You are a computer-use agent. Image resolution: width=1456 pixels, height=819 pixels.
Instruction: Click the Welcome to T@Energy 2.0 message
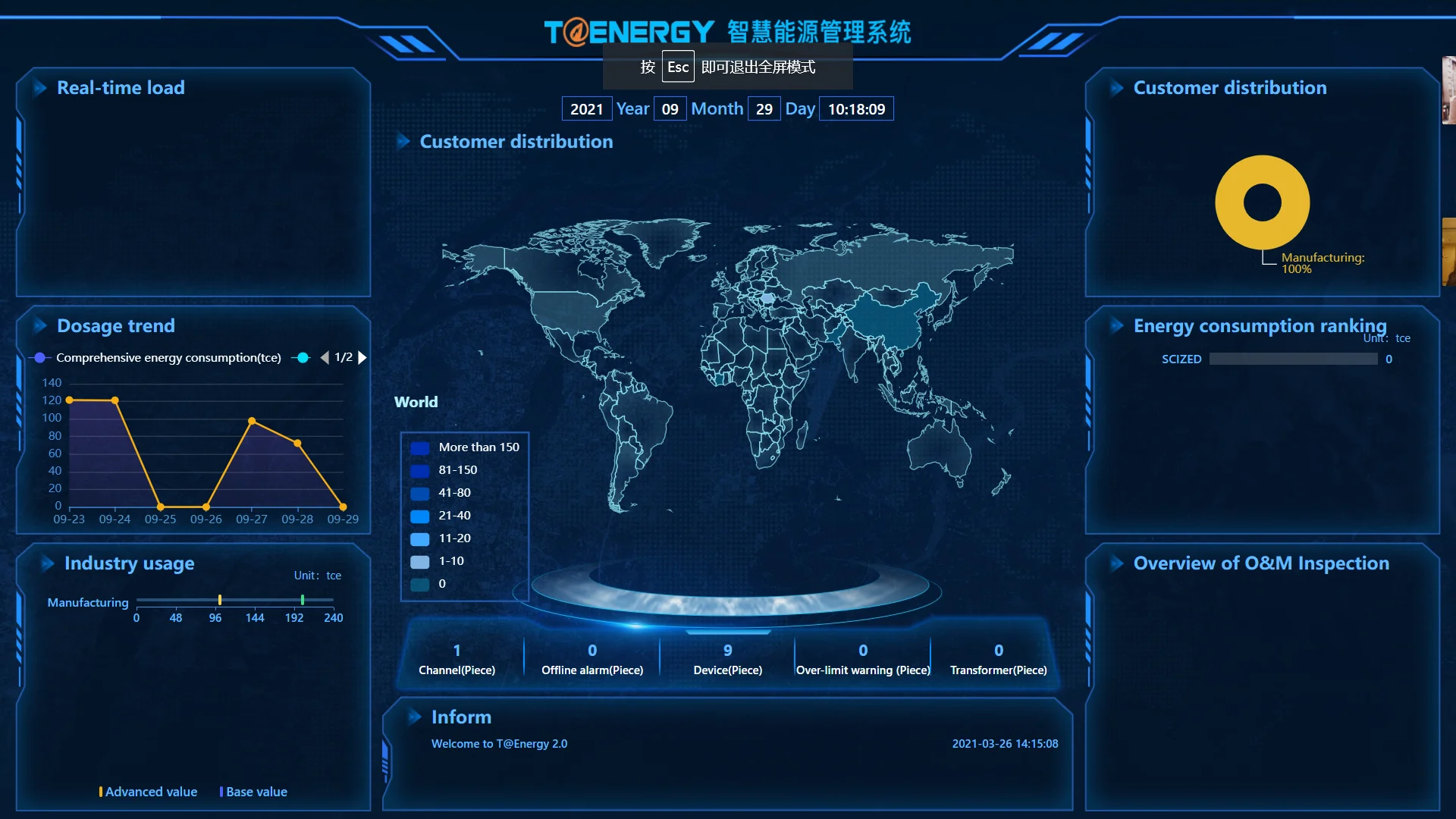[498, 744]
